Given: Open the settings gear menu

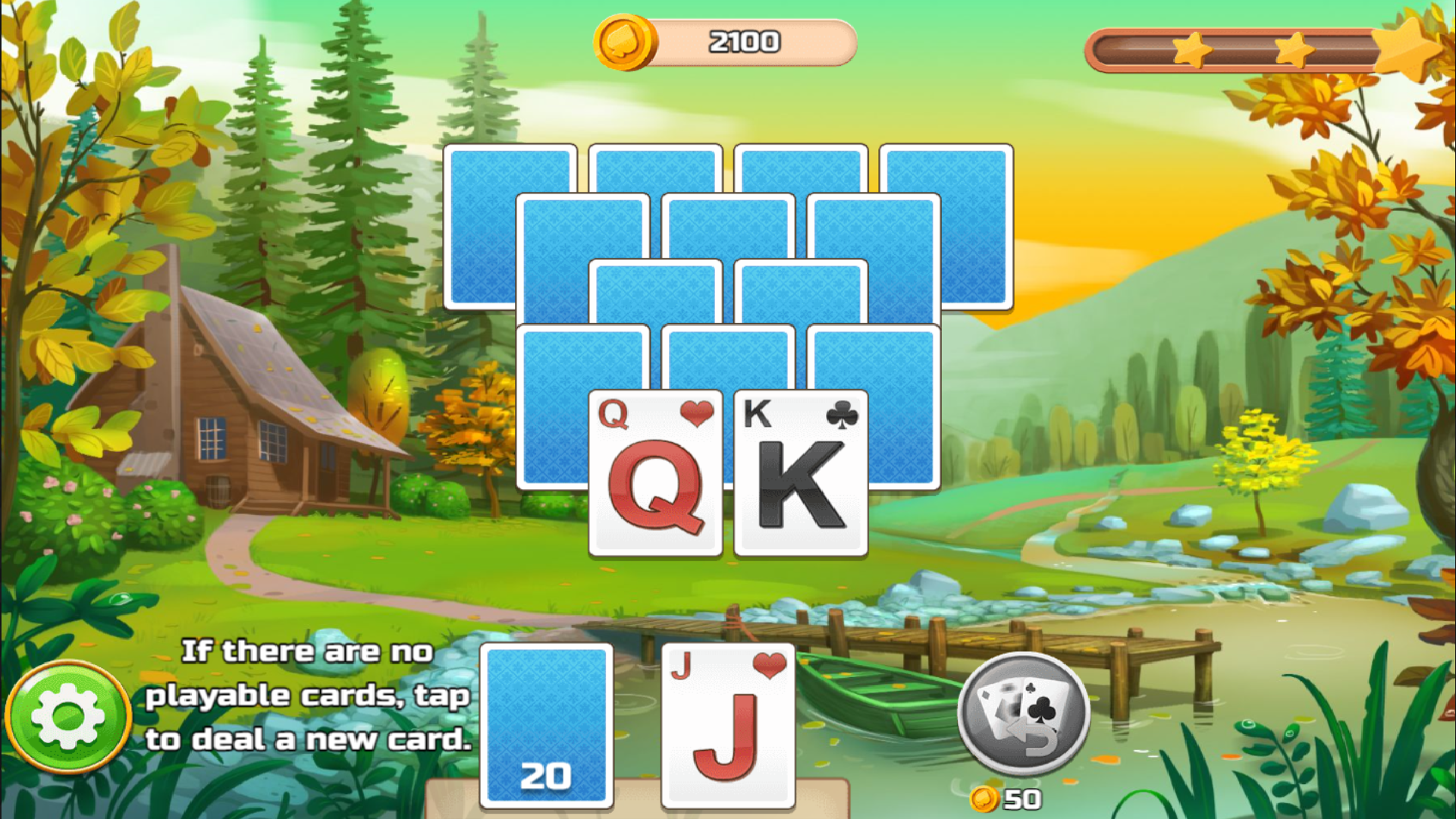Looking at the screenshot, I should [67, 716].
